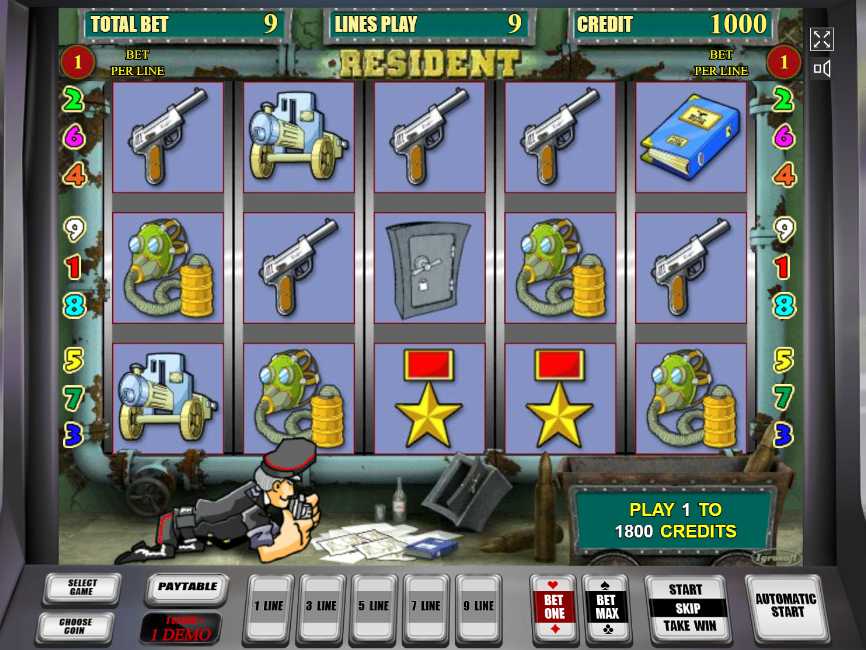The width and height of the screenshot is (866, 650).
Task: Mute sound with the speaker icon
Action: [821, 69]
